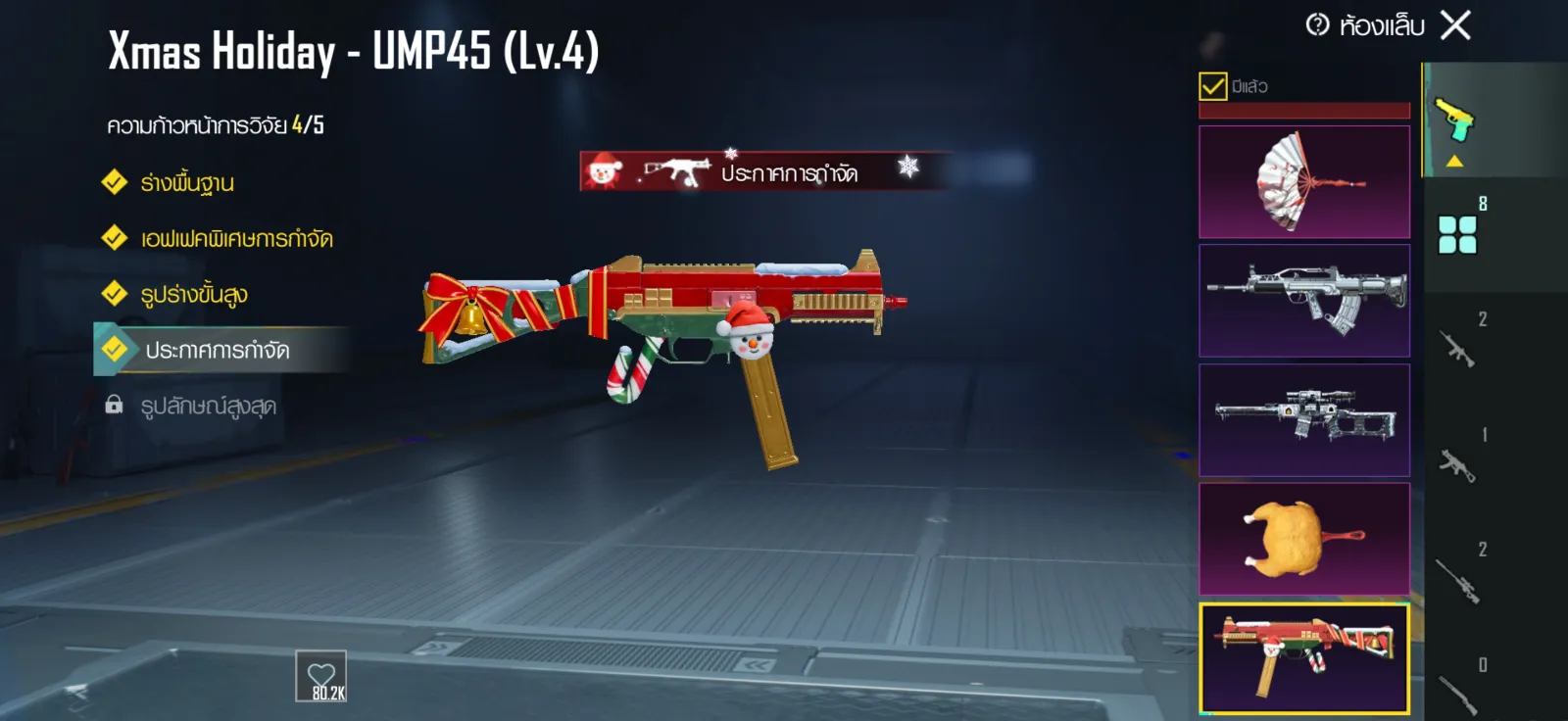Open the ห้องแล็บ help question mark
1568x721 pixels.
1317,24
